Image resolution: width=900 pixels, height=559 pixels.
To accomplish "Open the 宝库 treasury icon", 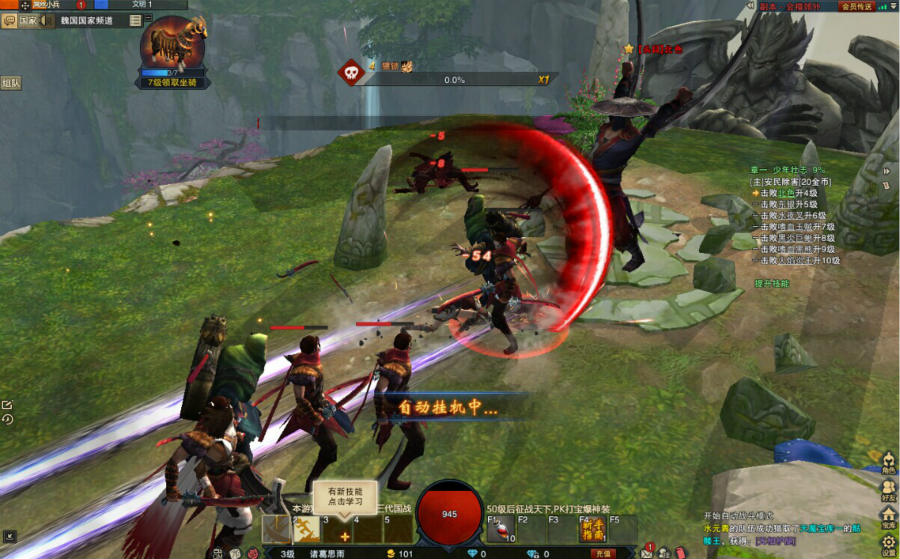I will 888,518.
